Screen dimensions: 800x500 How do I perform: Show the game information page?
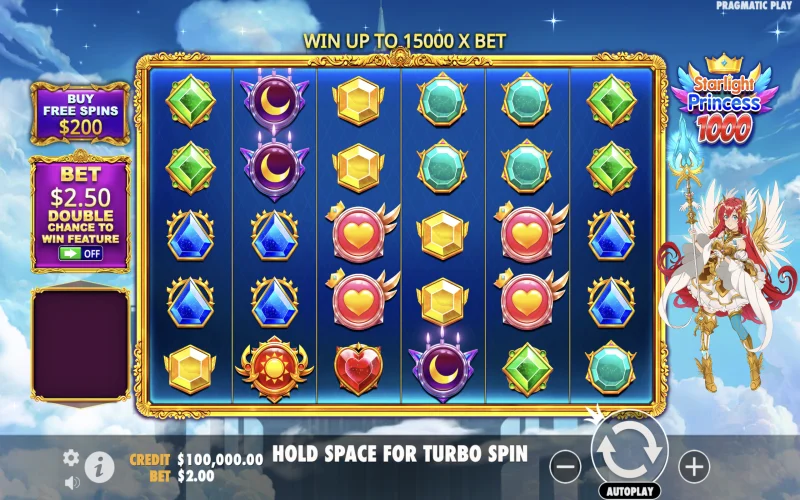98,466
